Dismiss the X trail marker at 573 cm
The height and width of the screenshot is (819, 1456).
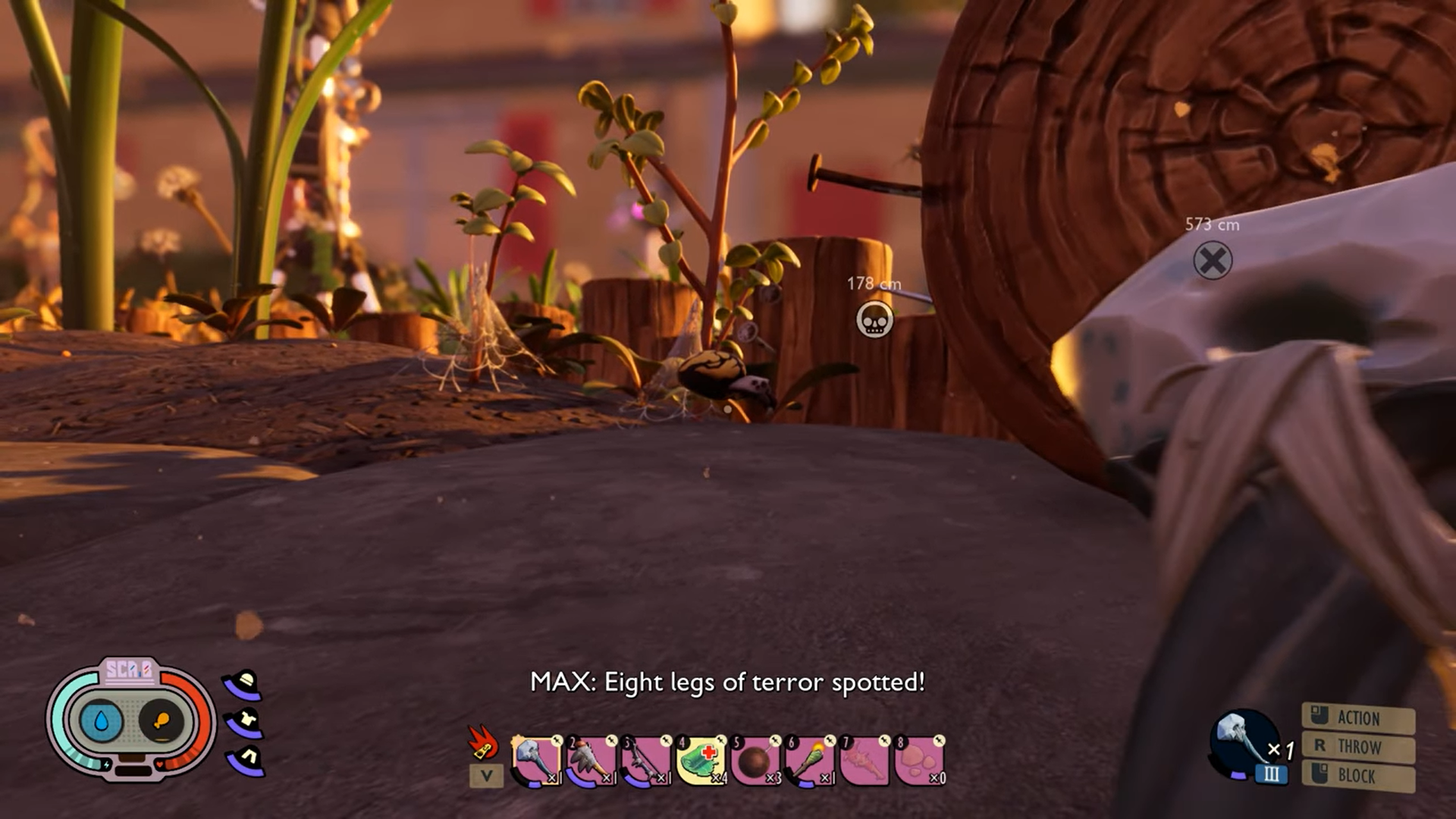point(1213,259)
